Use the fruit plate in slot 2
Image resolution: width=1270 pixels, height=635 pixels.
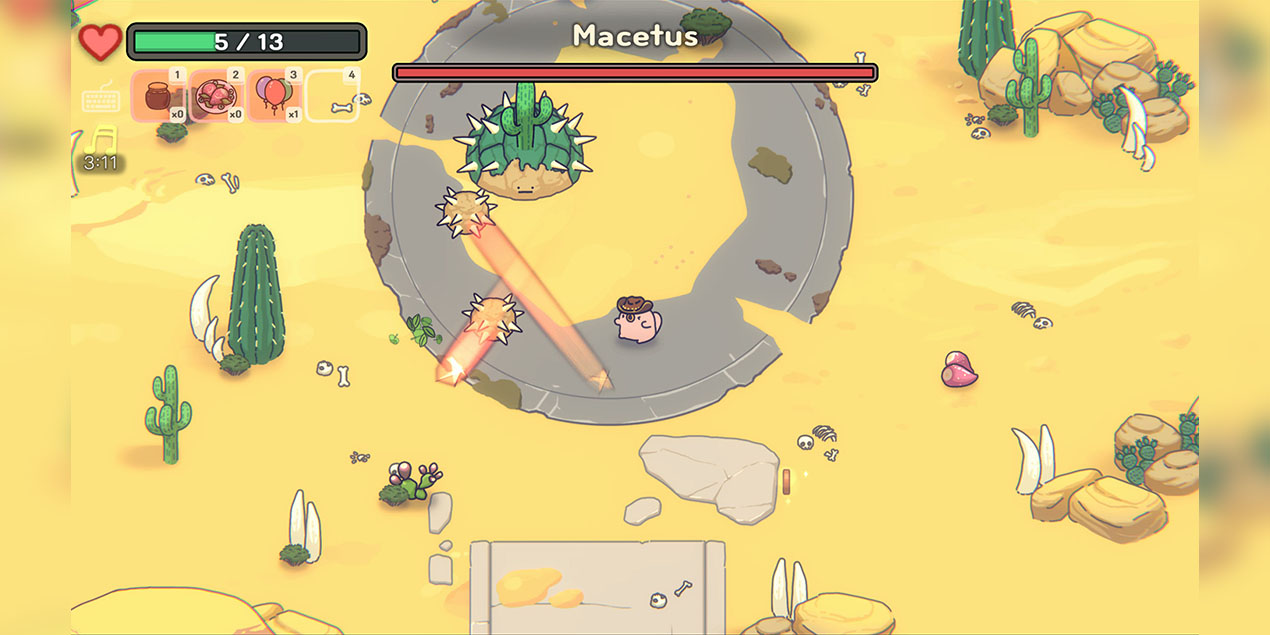217,96
